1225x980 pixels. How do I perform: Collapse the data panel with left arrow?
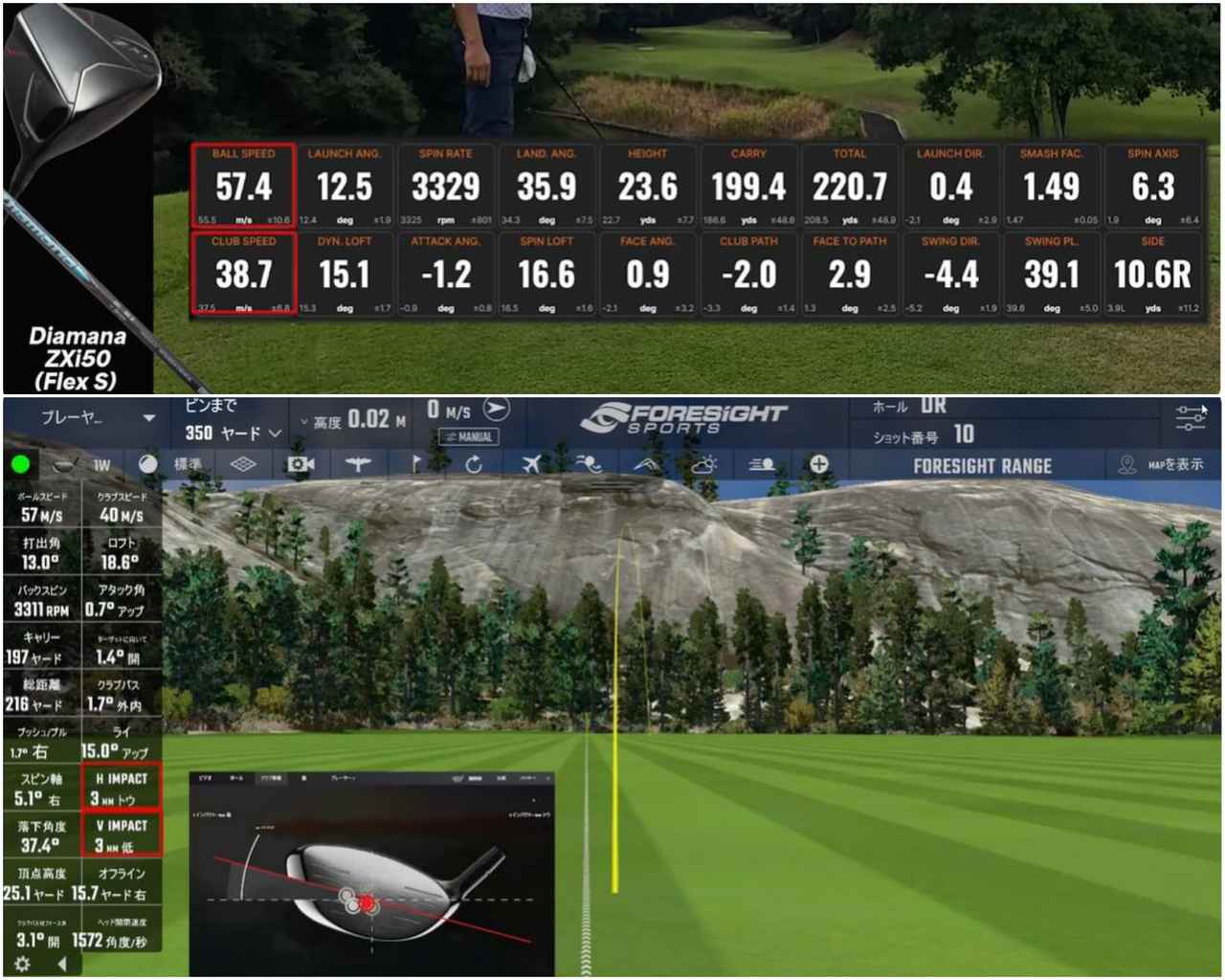(62, 964)
